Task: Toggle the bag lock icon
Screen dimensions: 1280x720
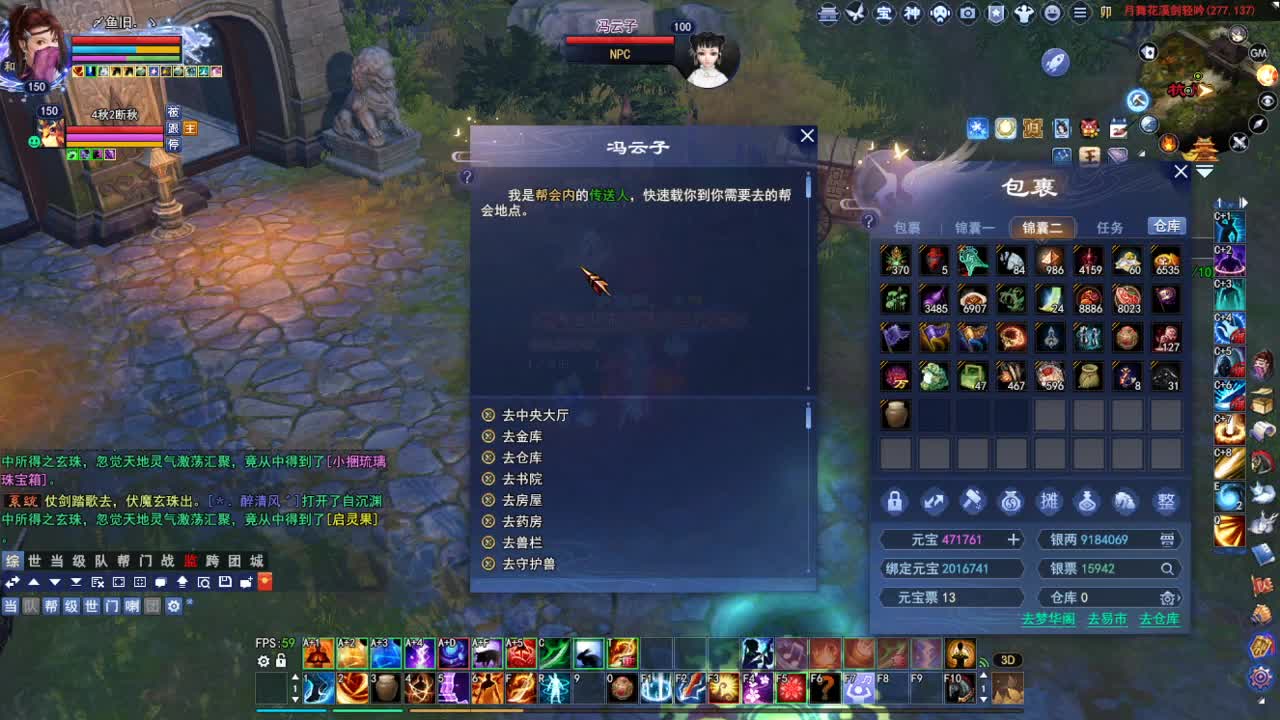Action: tap(896, 502)
